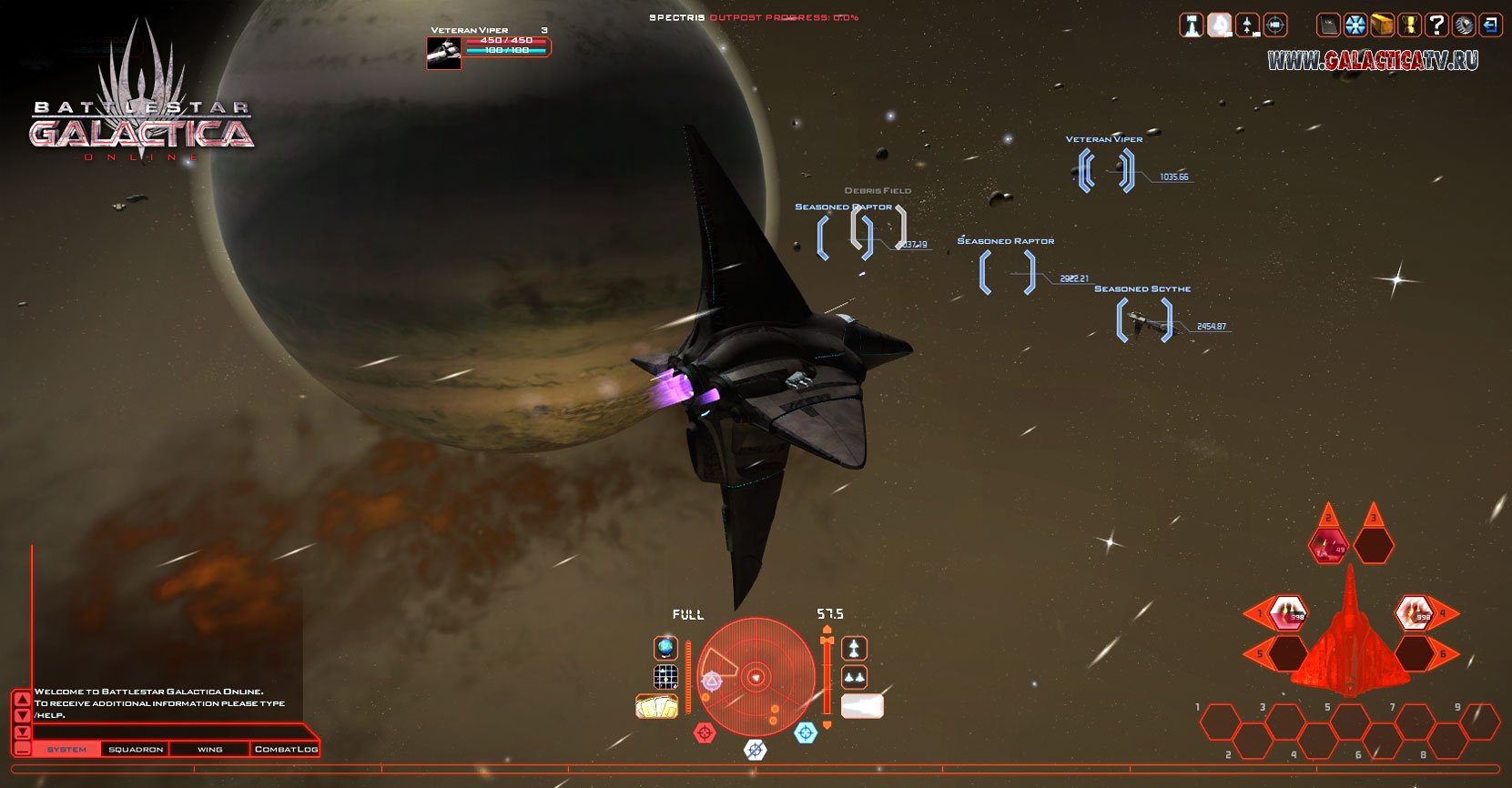Open the help question mark icon

(x=1436, y=25)
